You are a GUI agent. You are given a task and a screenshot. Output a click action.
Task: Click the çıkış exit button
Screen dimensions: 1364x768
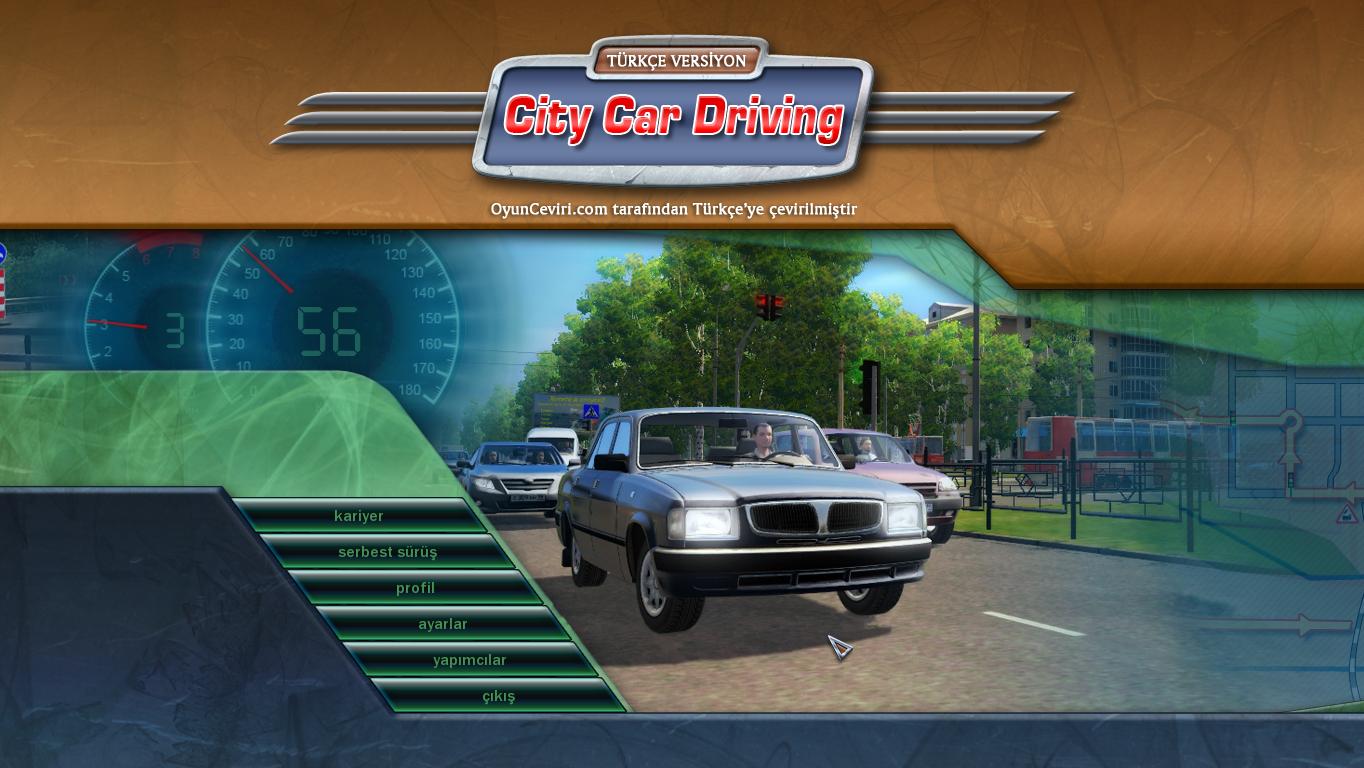[x=497, y=695]
